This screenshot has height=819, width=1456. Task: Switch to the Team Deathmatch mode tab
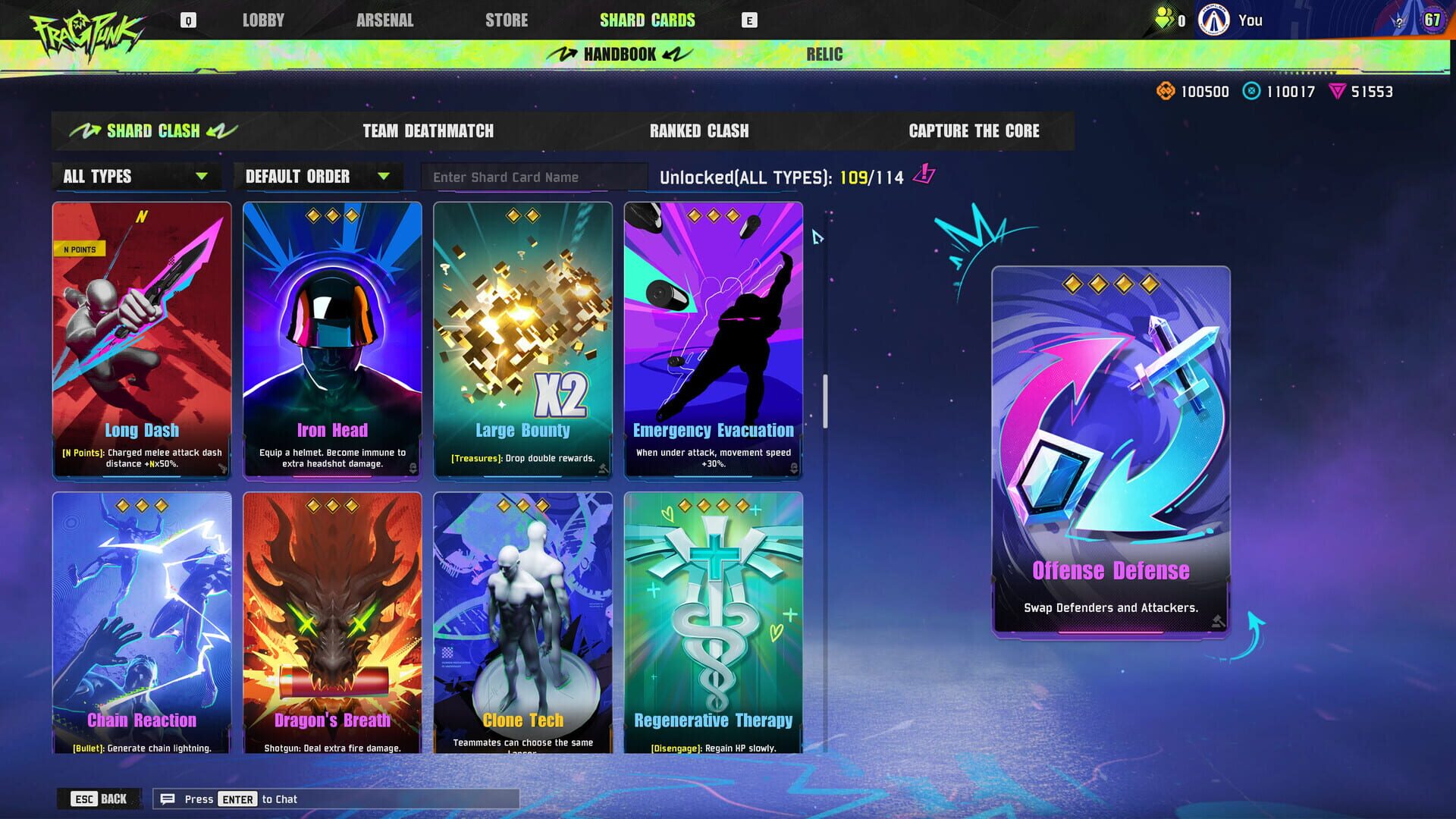(x=428, y=130)
